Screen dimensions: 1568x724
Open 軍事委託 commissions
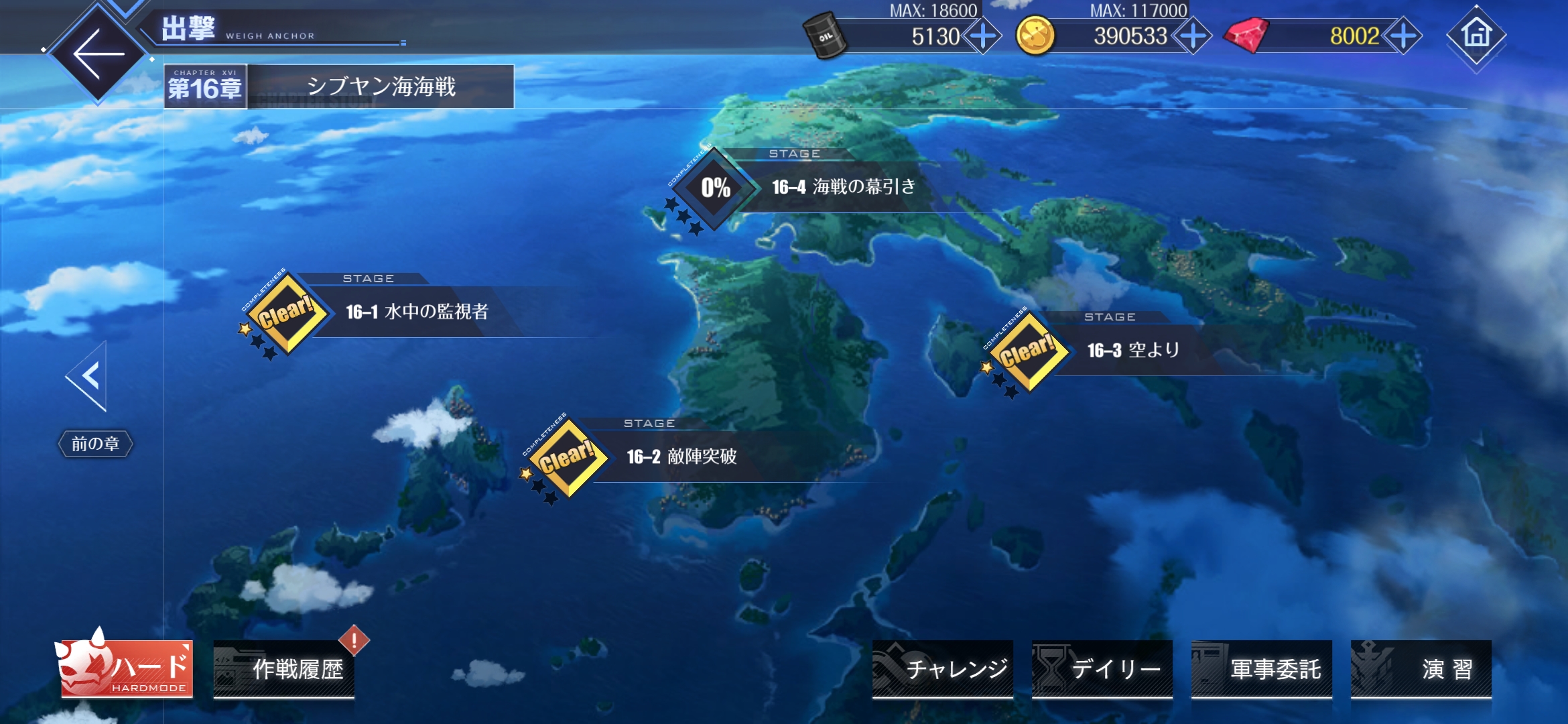1261,669
